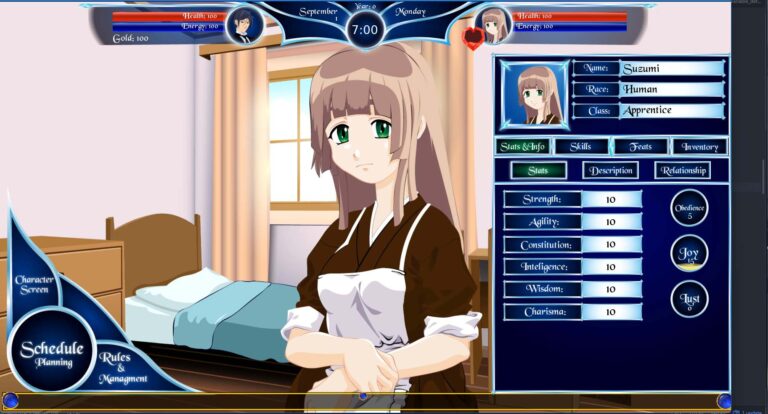
Task: Click the Lust circle indicator
Action: (x=689, y=299)
